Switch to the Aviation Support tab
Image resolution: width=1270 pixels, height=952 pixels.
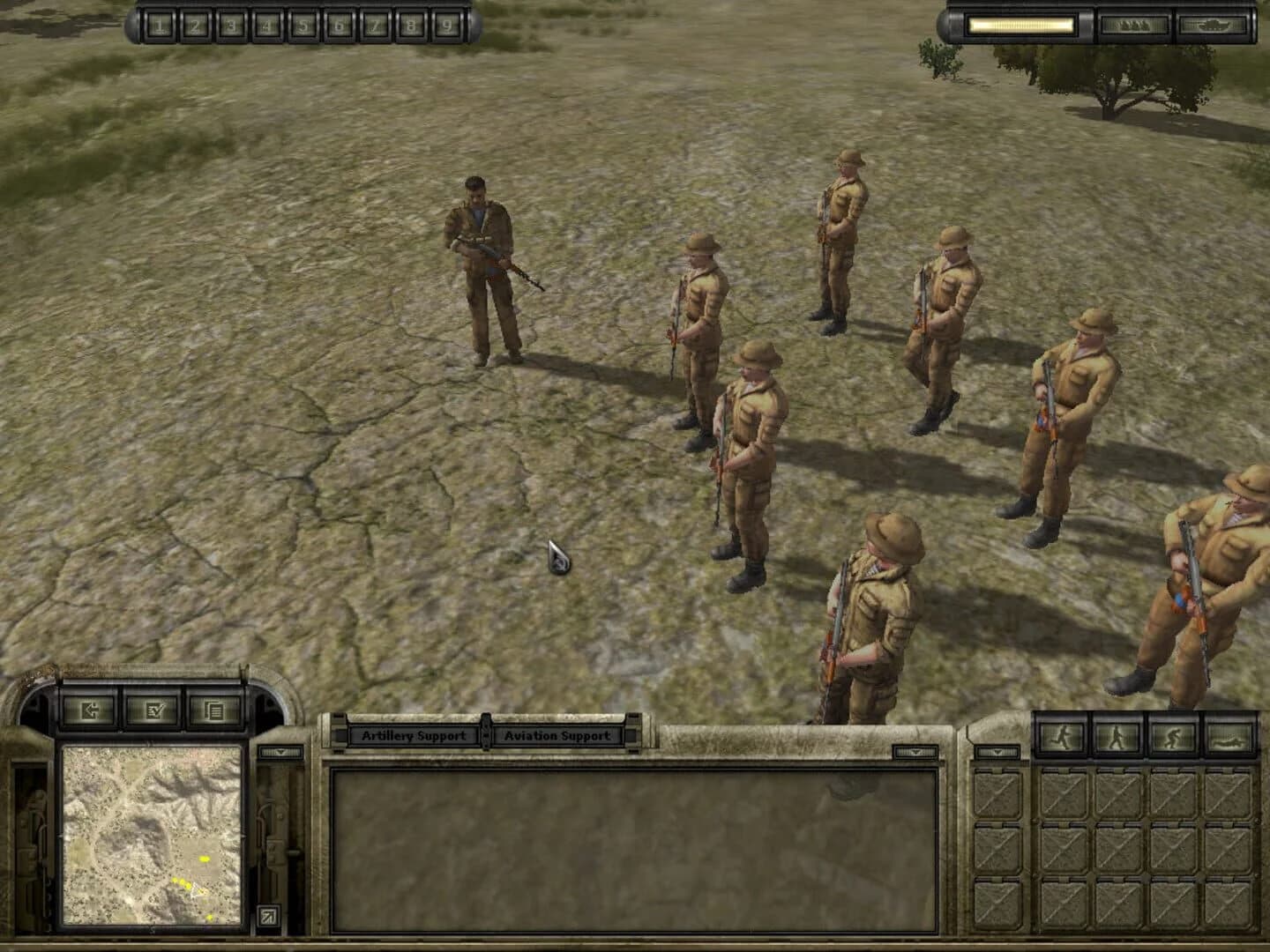557,734
